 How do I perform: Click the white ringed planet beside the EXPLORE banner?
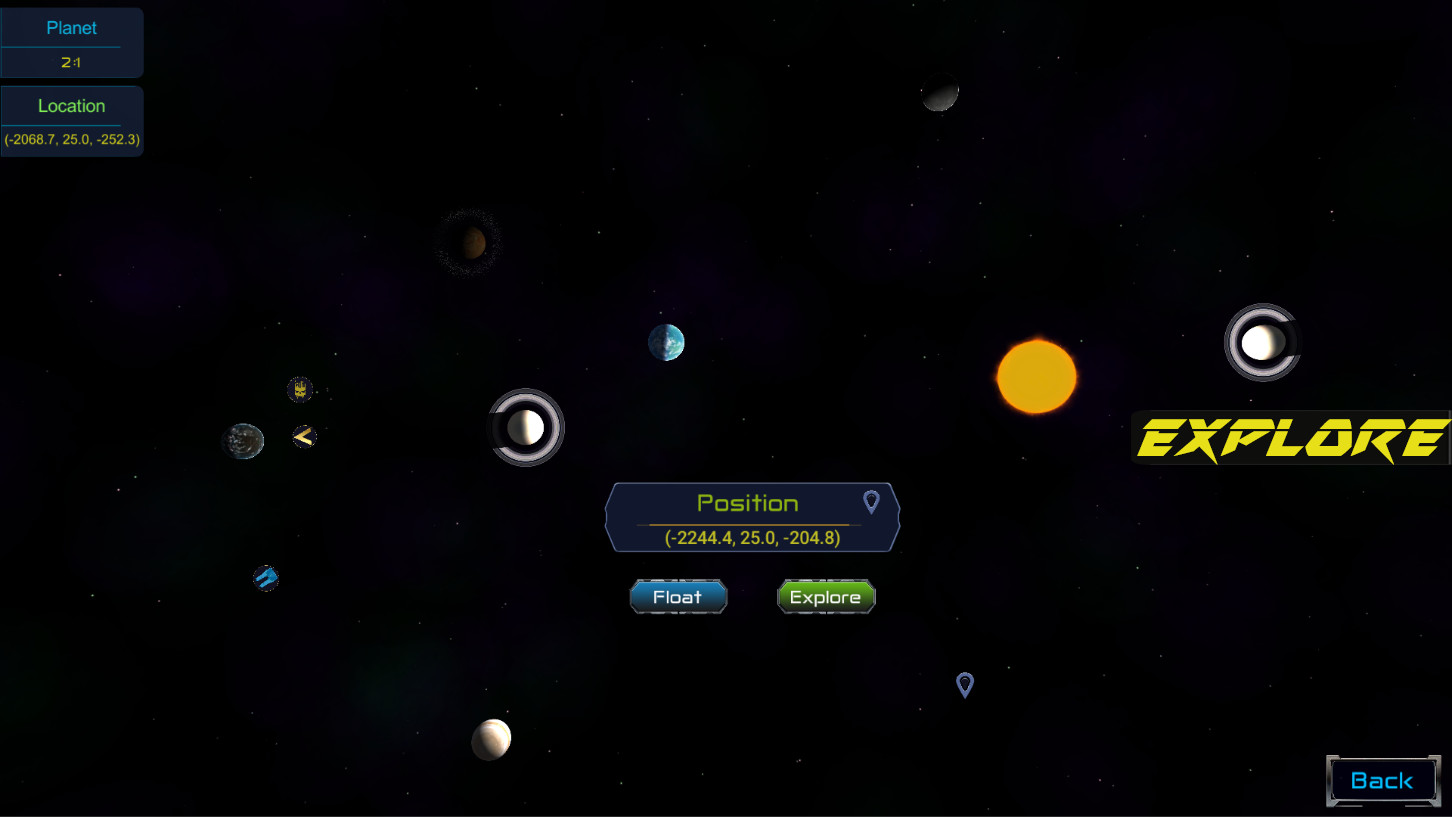1262,341
